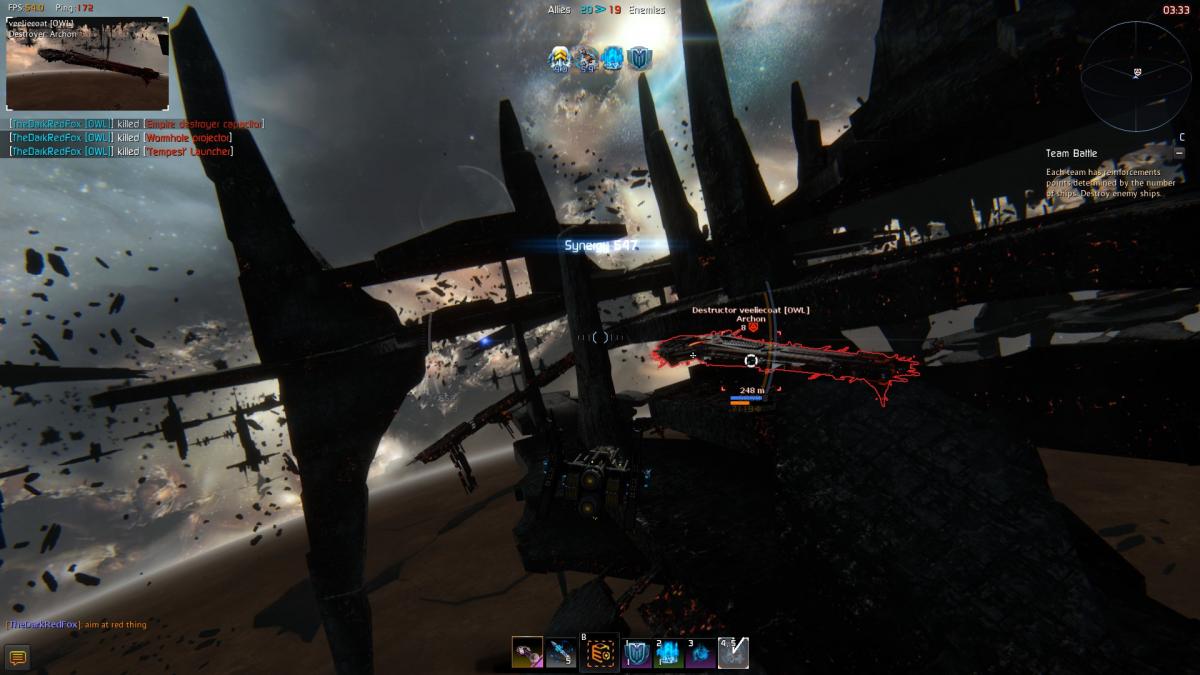Screen dimensions: 1200x675
Task: Activate the blue orb module in slot 3
Action: (x=701, y=654)
